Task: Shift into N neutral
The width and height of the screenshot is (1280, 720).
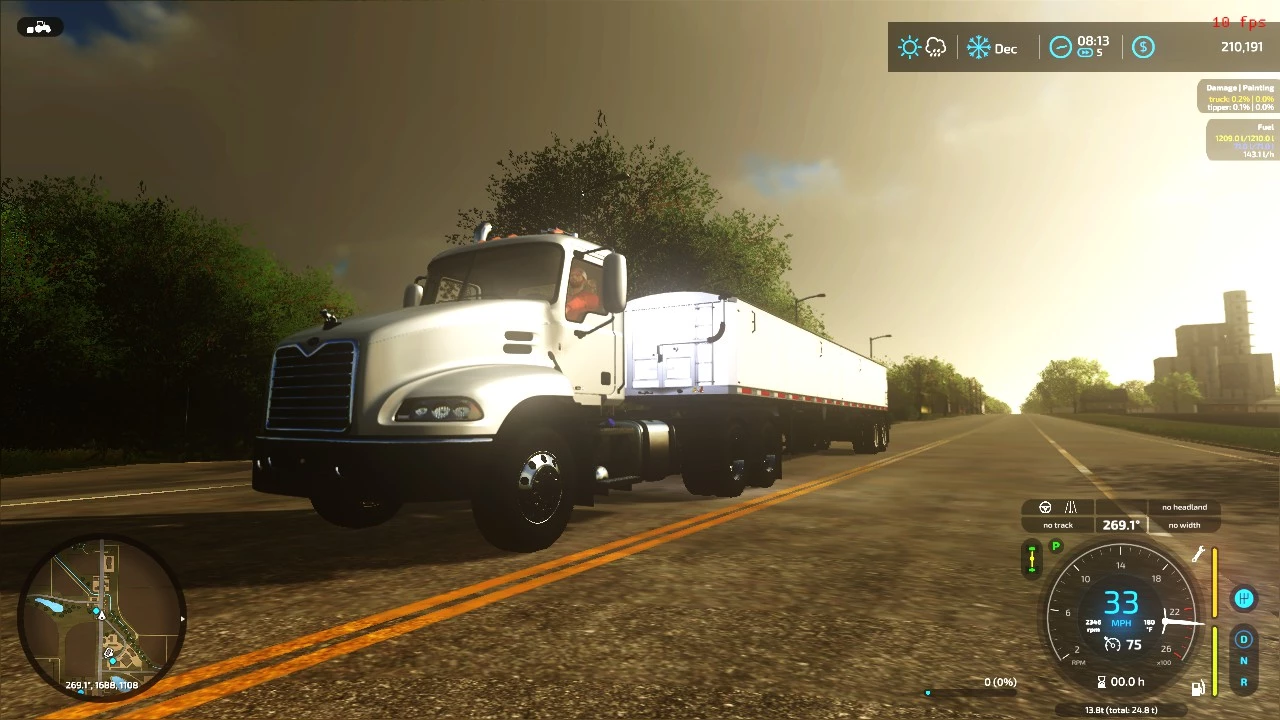Action: coord(1244,661)
